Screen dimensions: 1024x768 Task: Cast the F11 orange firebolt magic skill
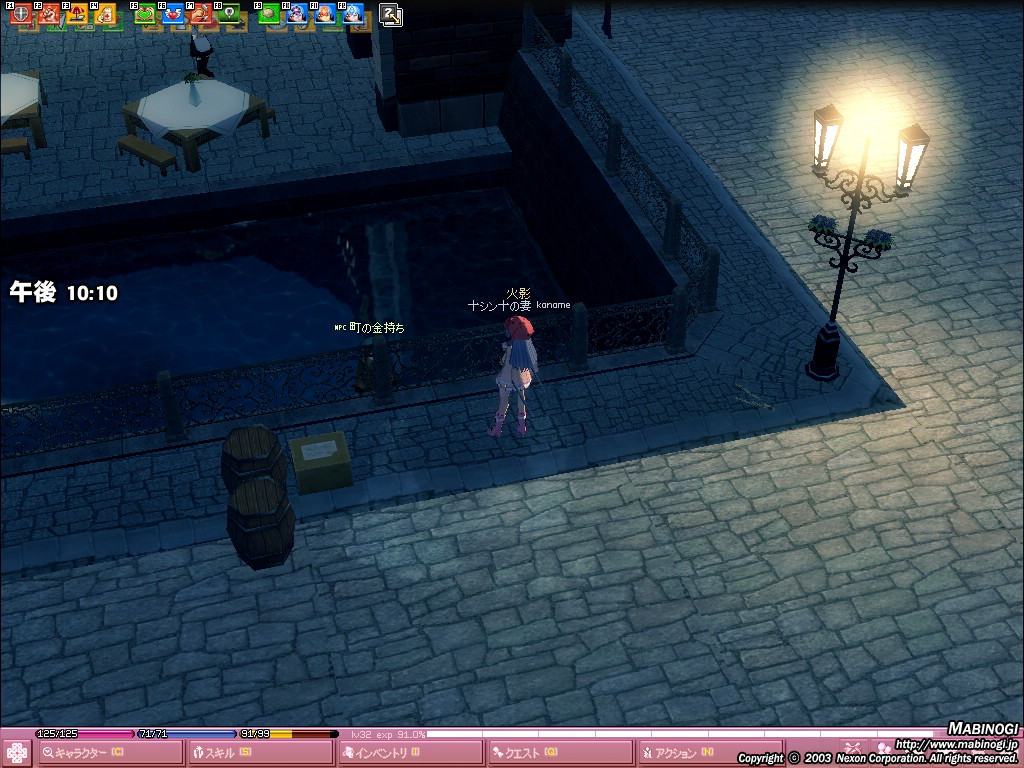[x=325, y=15]
